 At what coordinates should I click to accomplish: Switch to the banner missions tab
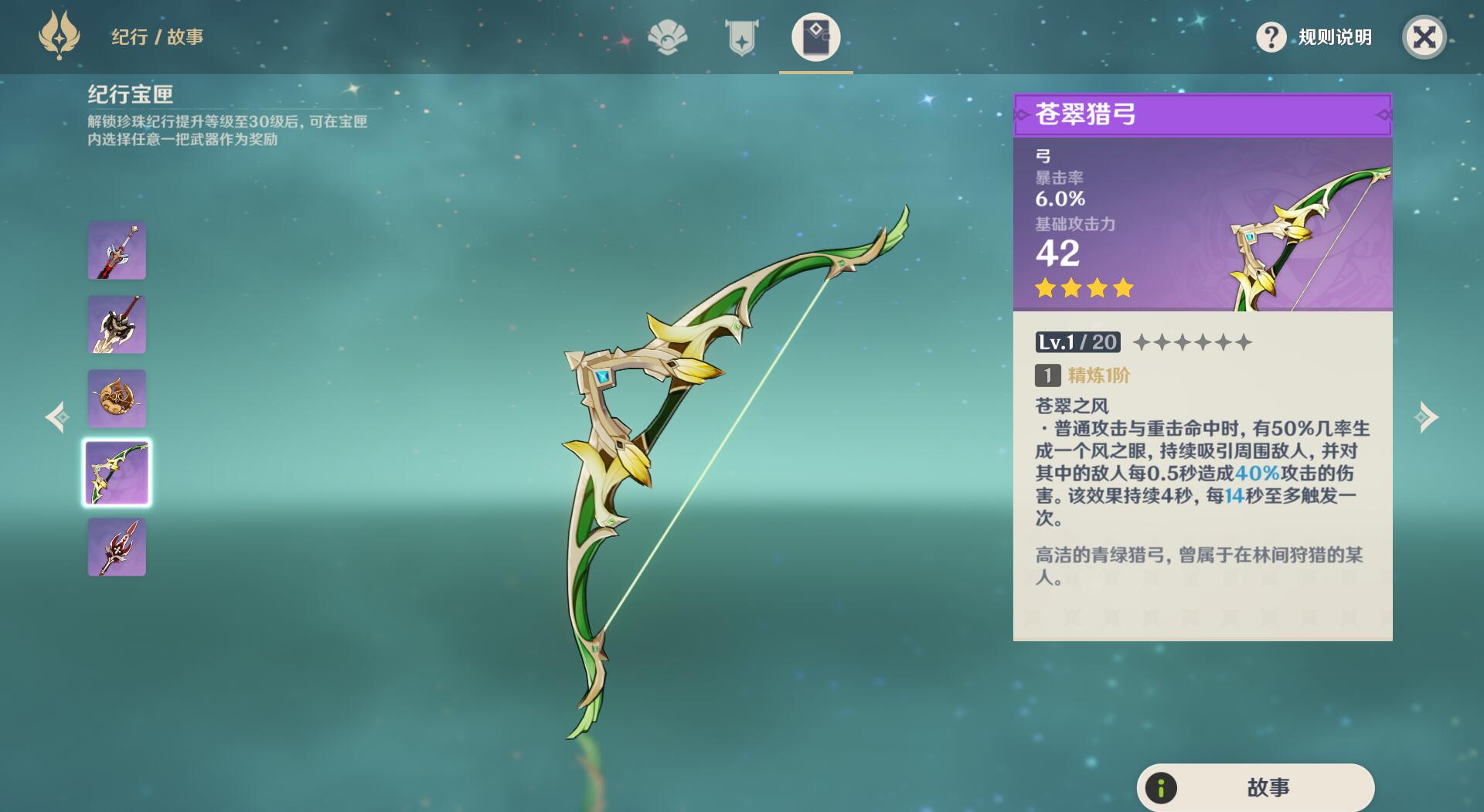tap(741, 37)
